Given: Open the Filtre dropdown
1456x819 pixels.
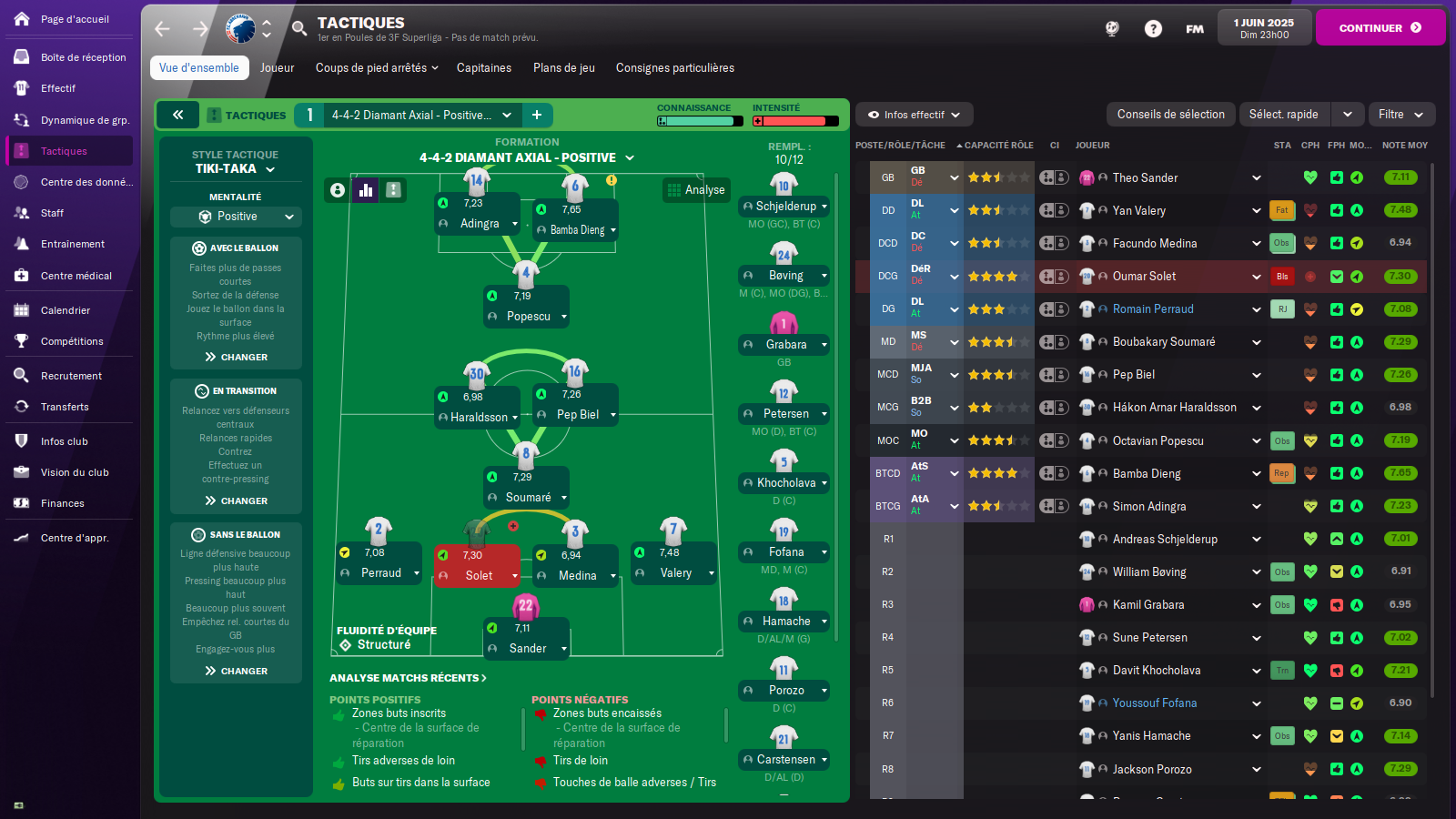Looking at the screenshot, I should tap(1400, 115).
